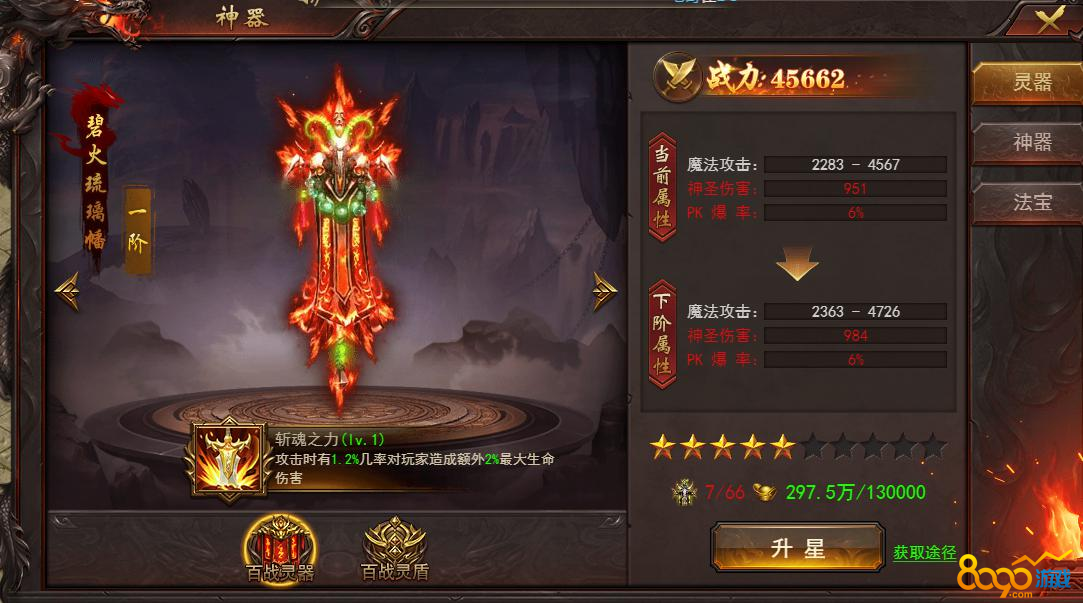Select the 百战灵盾 icon
1083x603 pixels.
394,545
